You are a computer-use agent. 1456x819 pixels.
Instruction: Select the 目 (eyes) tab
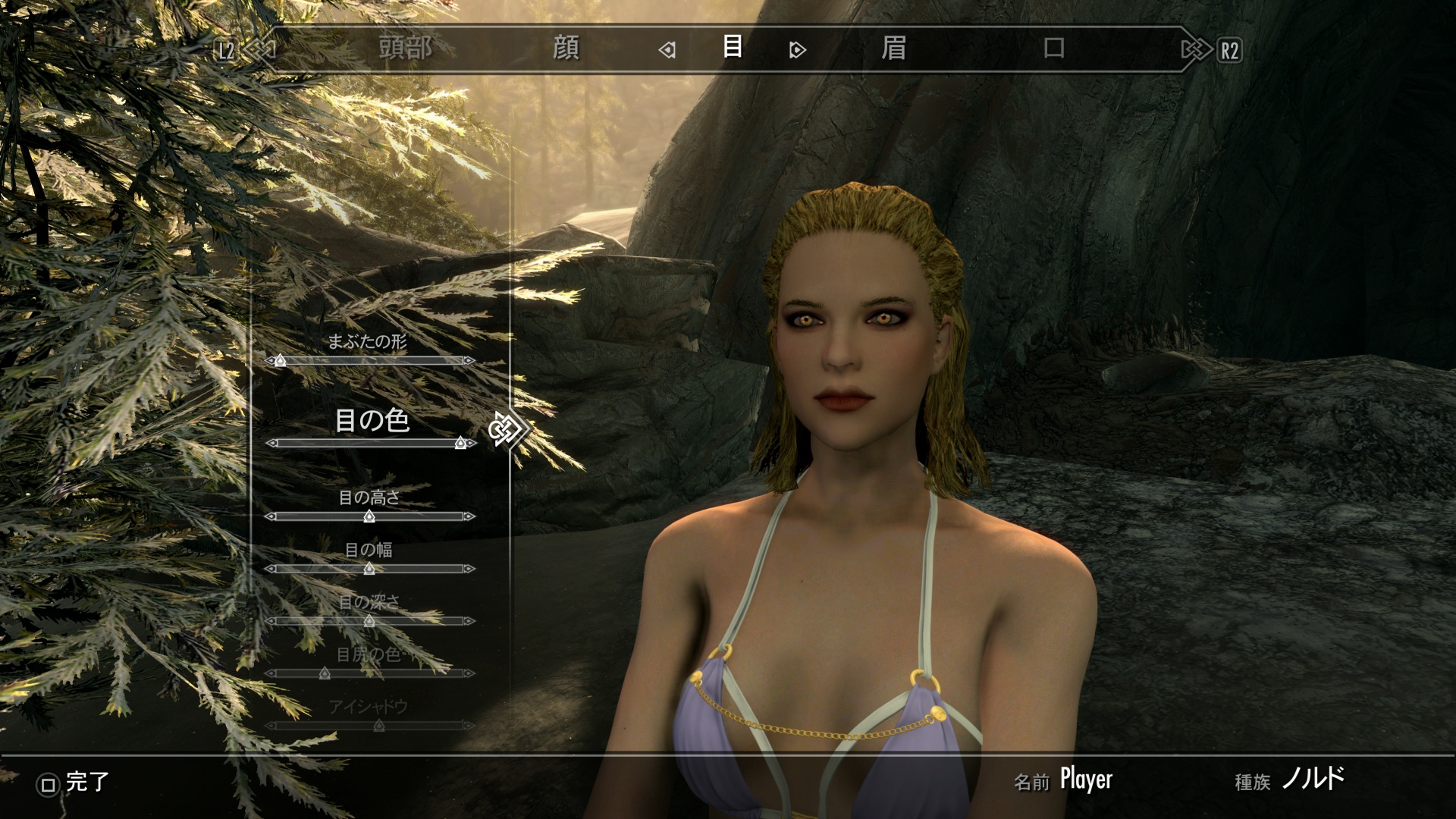pos(732,47)
